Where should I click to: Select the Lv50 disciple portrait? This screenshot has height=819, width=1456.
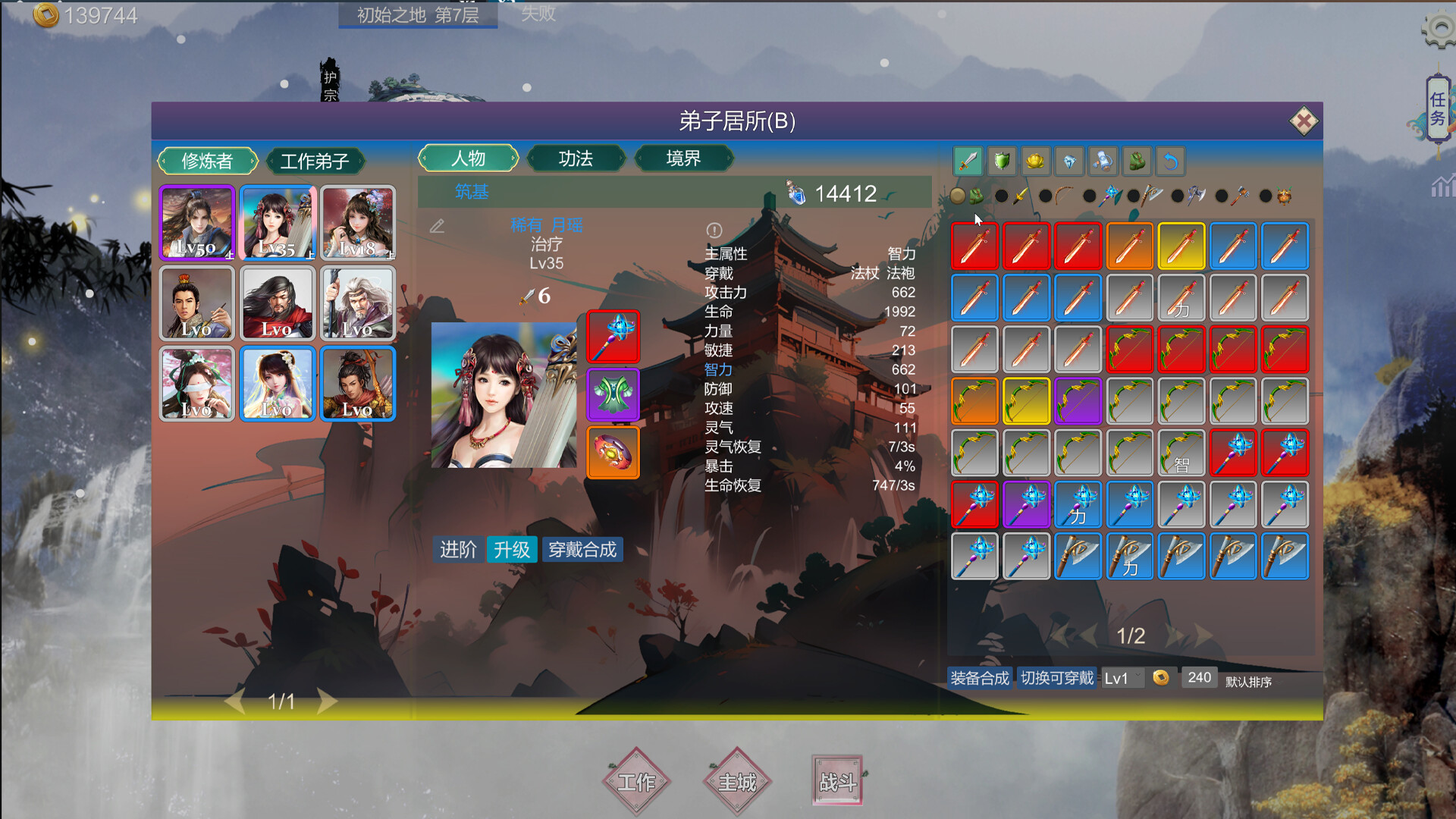point(196,222)
